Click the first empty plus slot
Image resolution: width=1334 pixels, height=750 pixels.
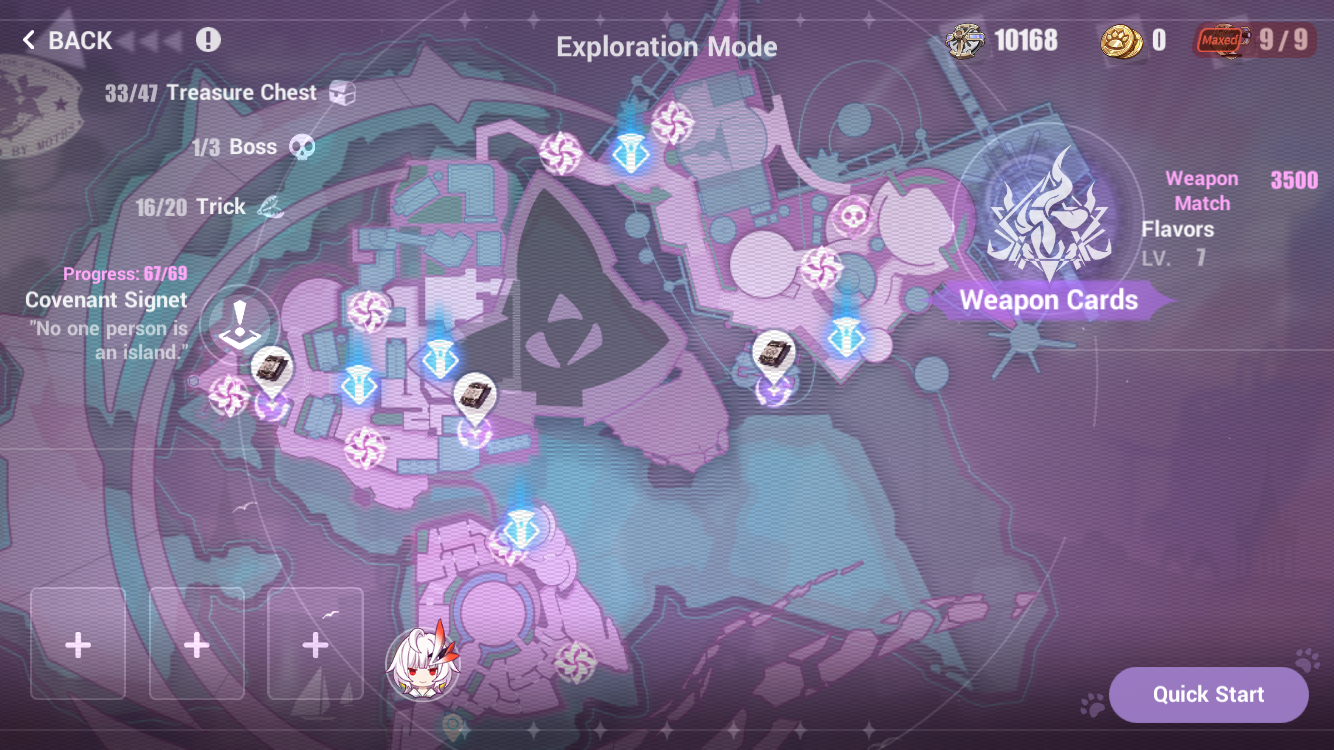[x=77, y=645]
